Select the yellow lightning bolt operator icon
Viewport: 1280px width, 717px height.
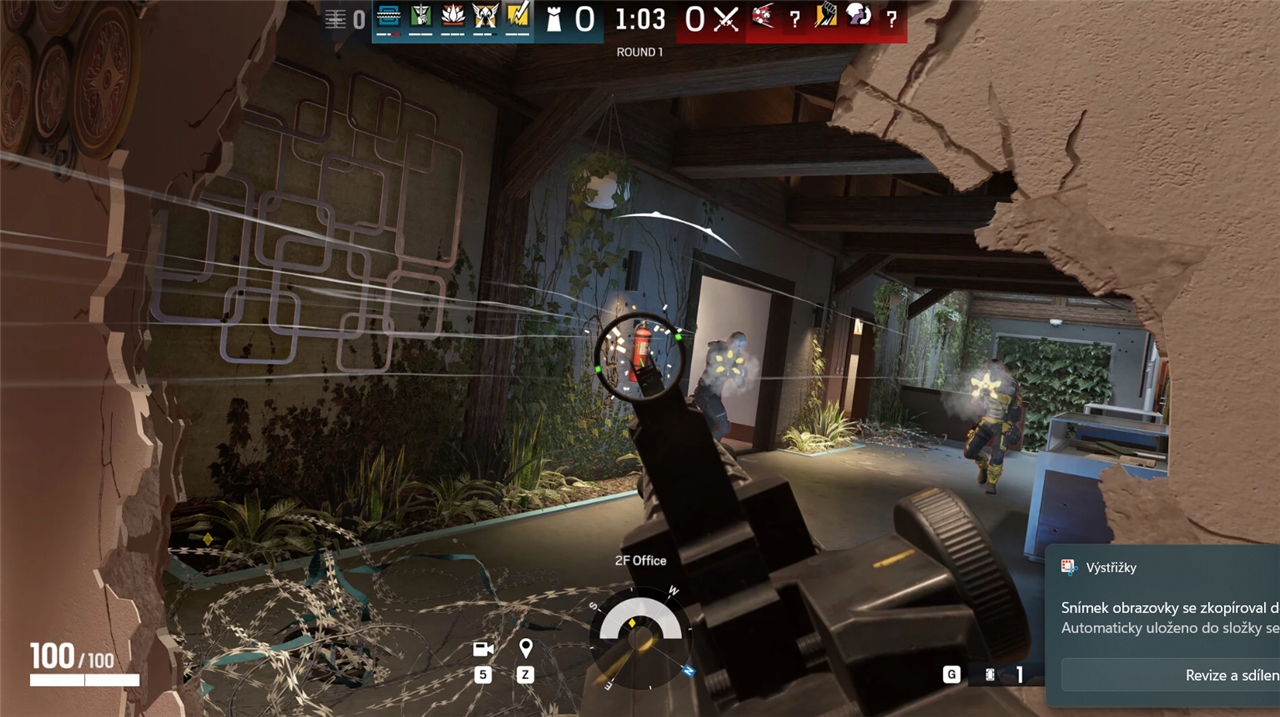[517, 16]
